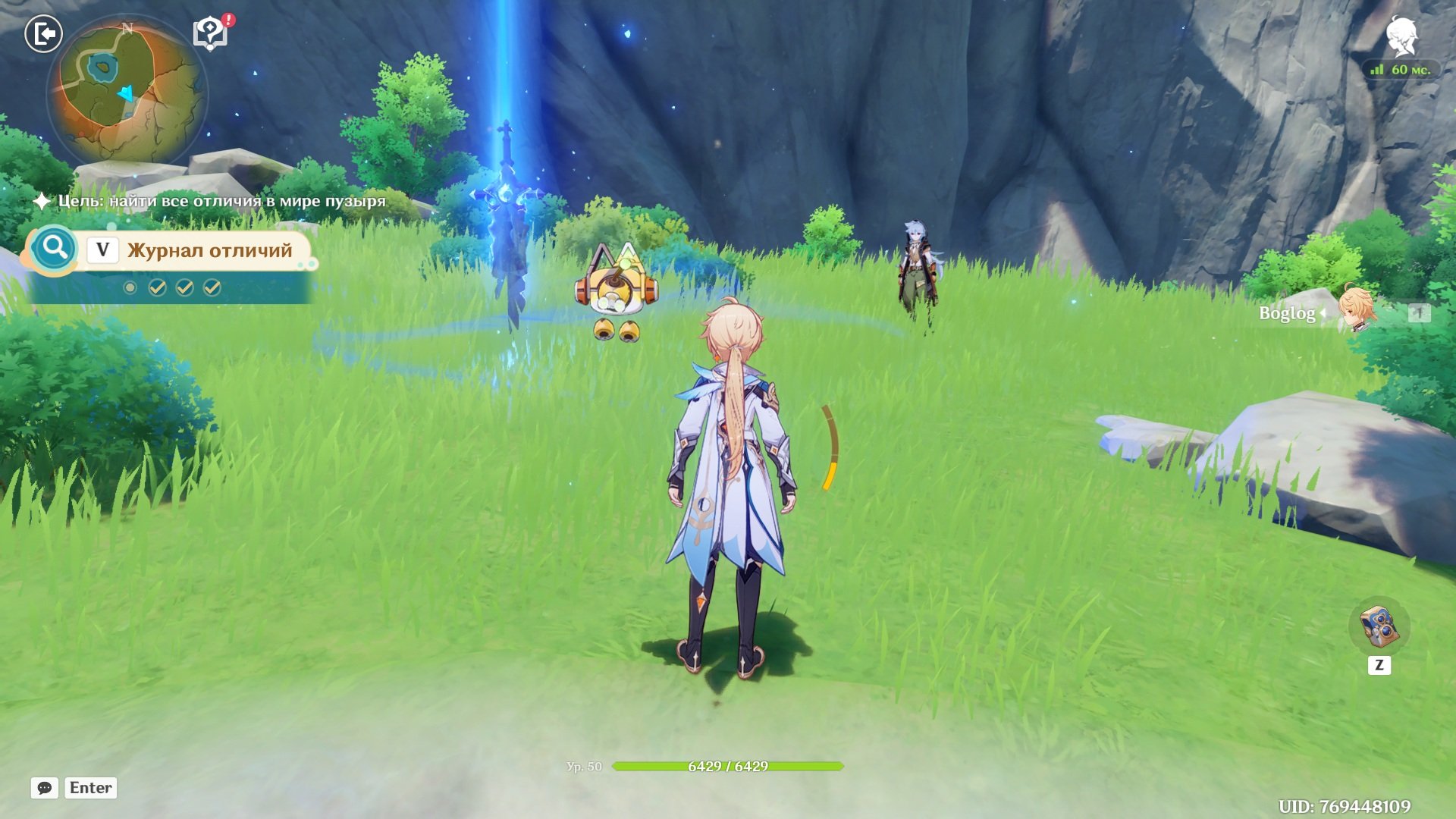Screen dimensions: 1456x819
Task: Open the Журнал отличий differences journal
Action: (x=209, y=250)
